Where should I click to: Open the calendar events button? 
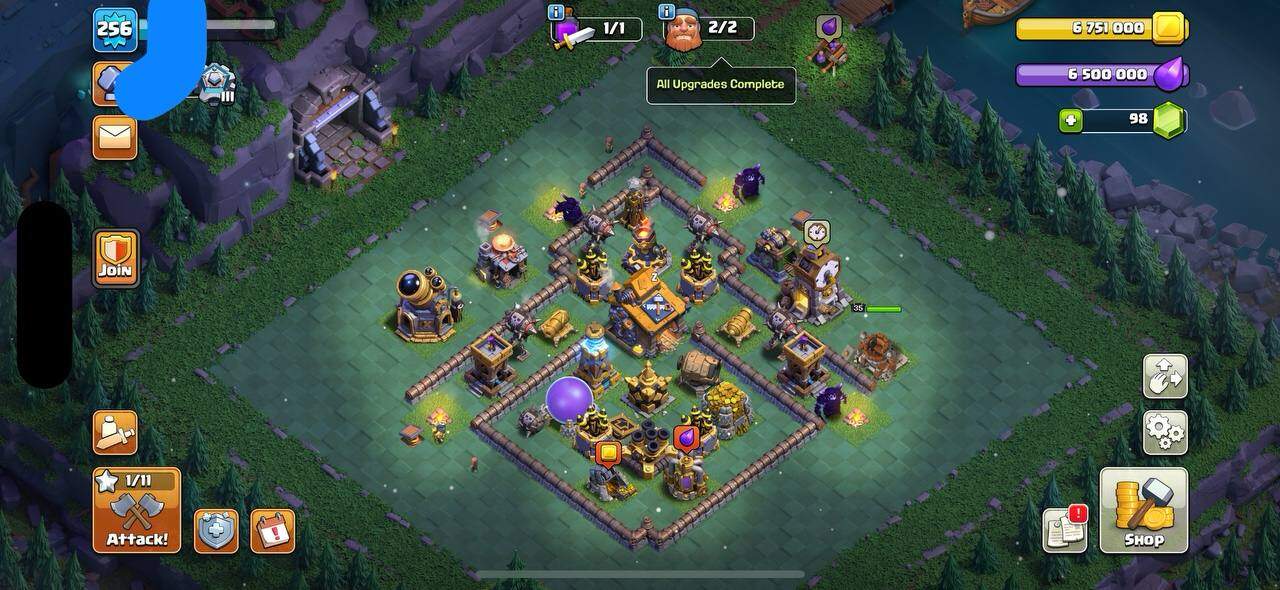point(272,531)
